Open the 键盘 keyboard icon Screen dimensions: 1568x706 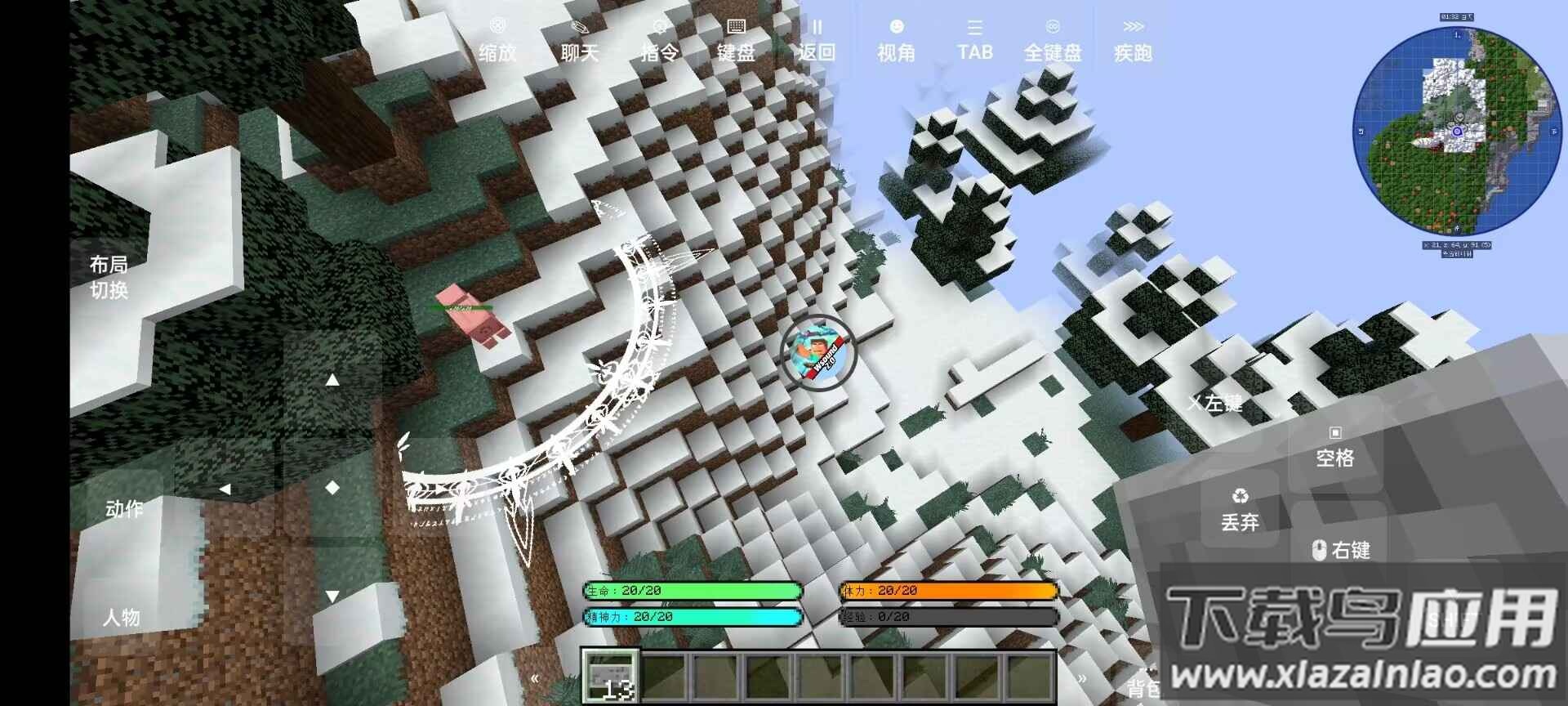coord(737,37)
